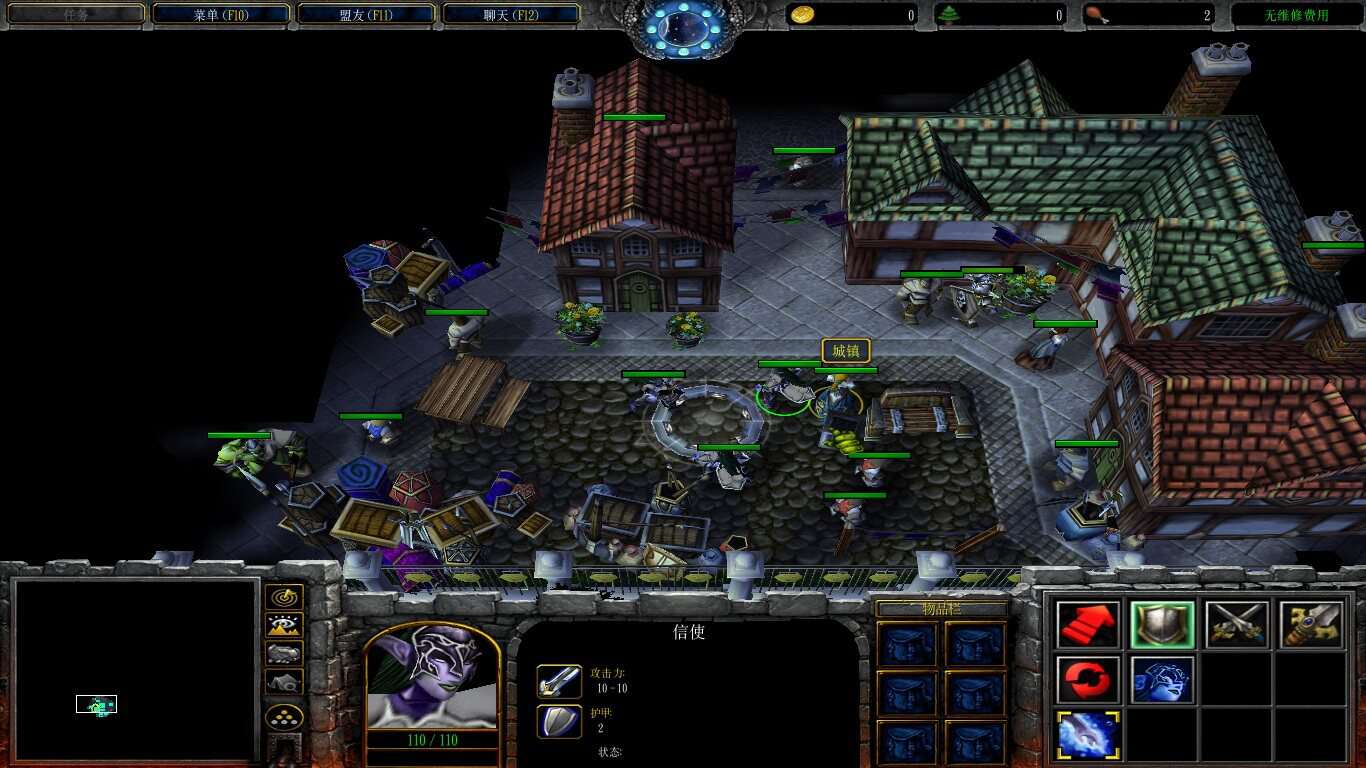Open the 盟友 (F11) allies panel
The image size is (1366, 768).
(366, 15)
